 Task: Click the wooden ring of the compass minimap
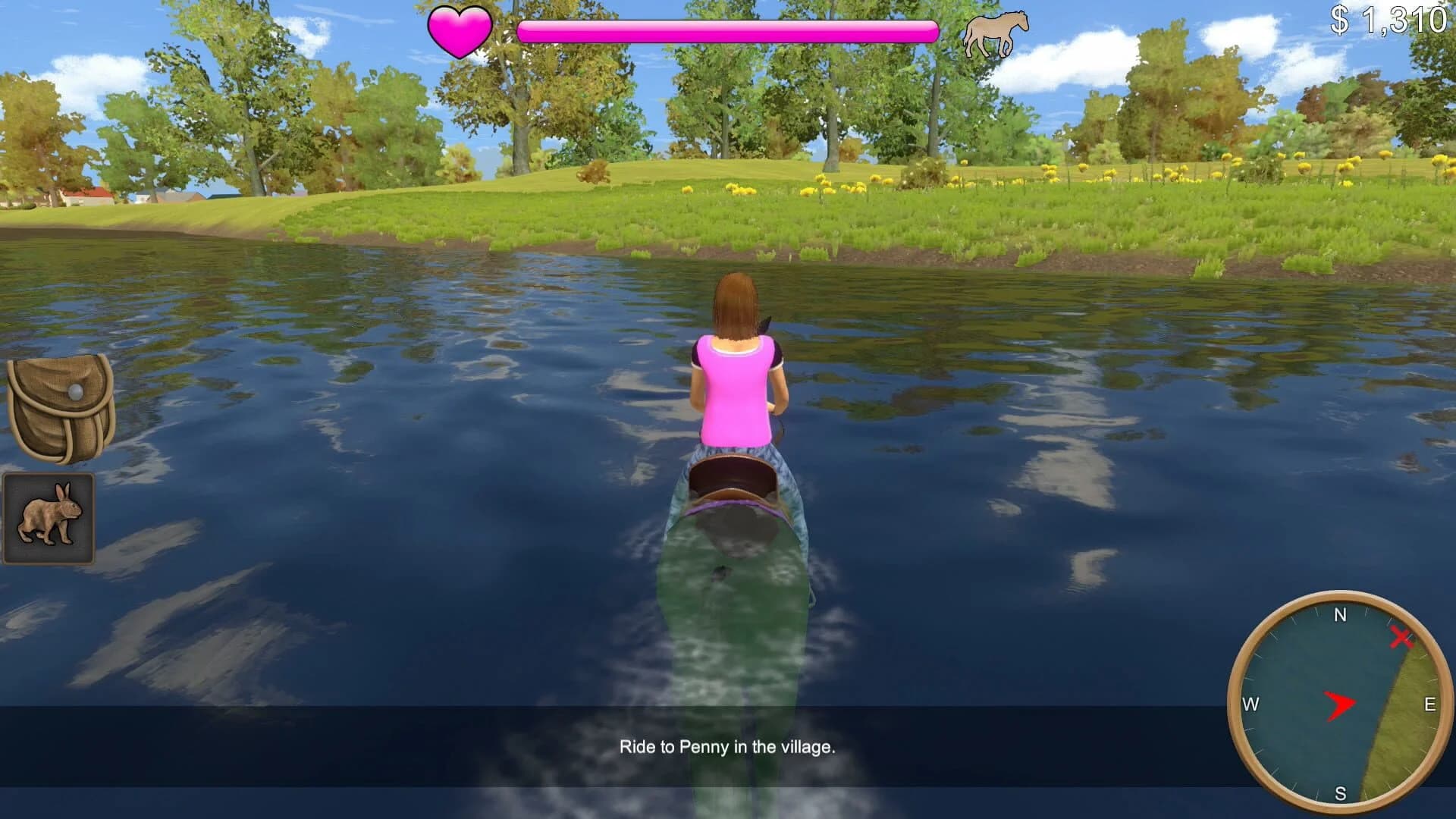pos(1341,595)
